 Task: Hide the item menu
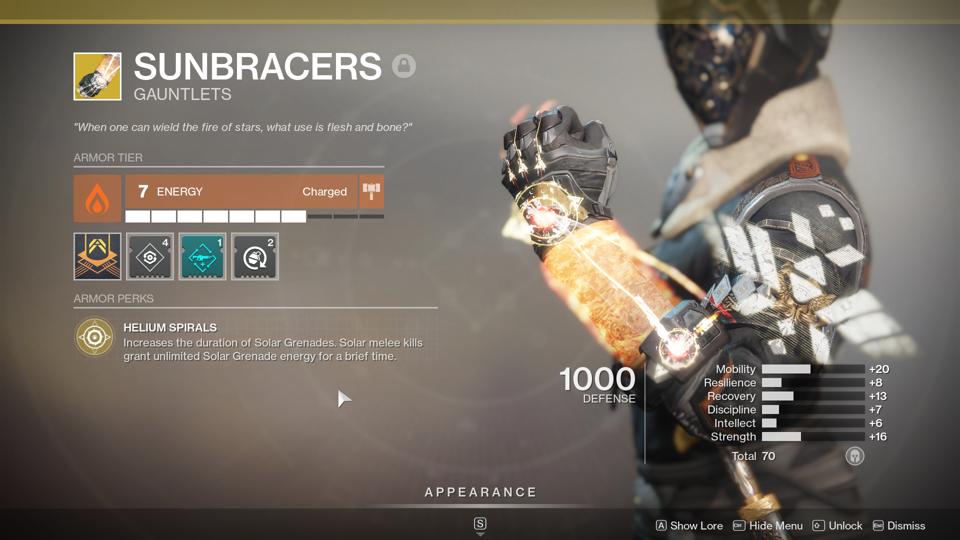(x=767, y=526)
